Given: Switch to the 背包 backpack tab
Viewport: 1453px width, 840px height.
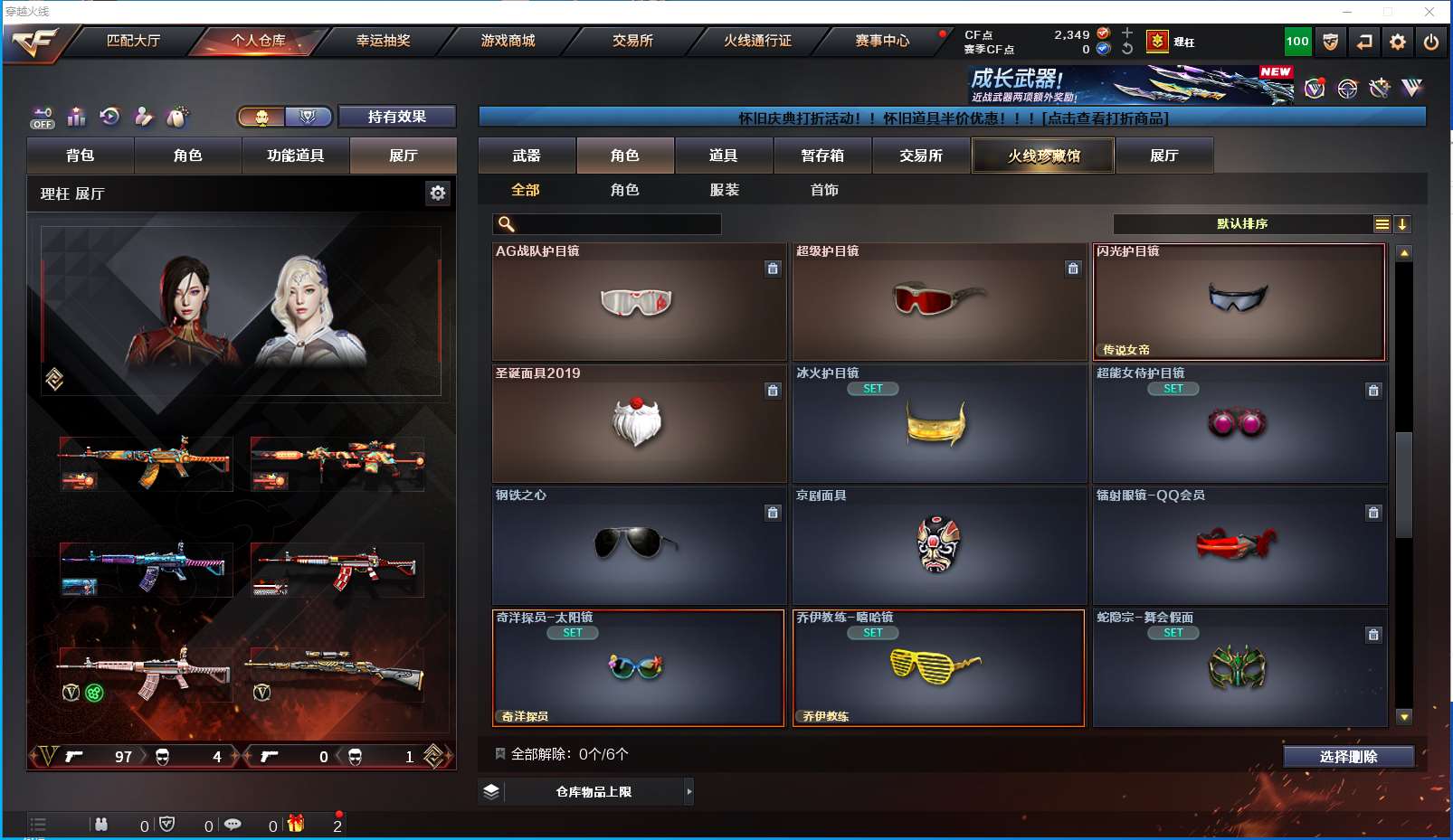Looking at the screenshot, I should pyautogui.click(x=81, y=156).
